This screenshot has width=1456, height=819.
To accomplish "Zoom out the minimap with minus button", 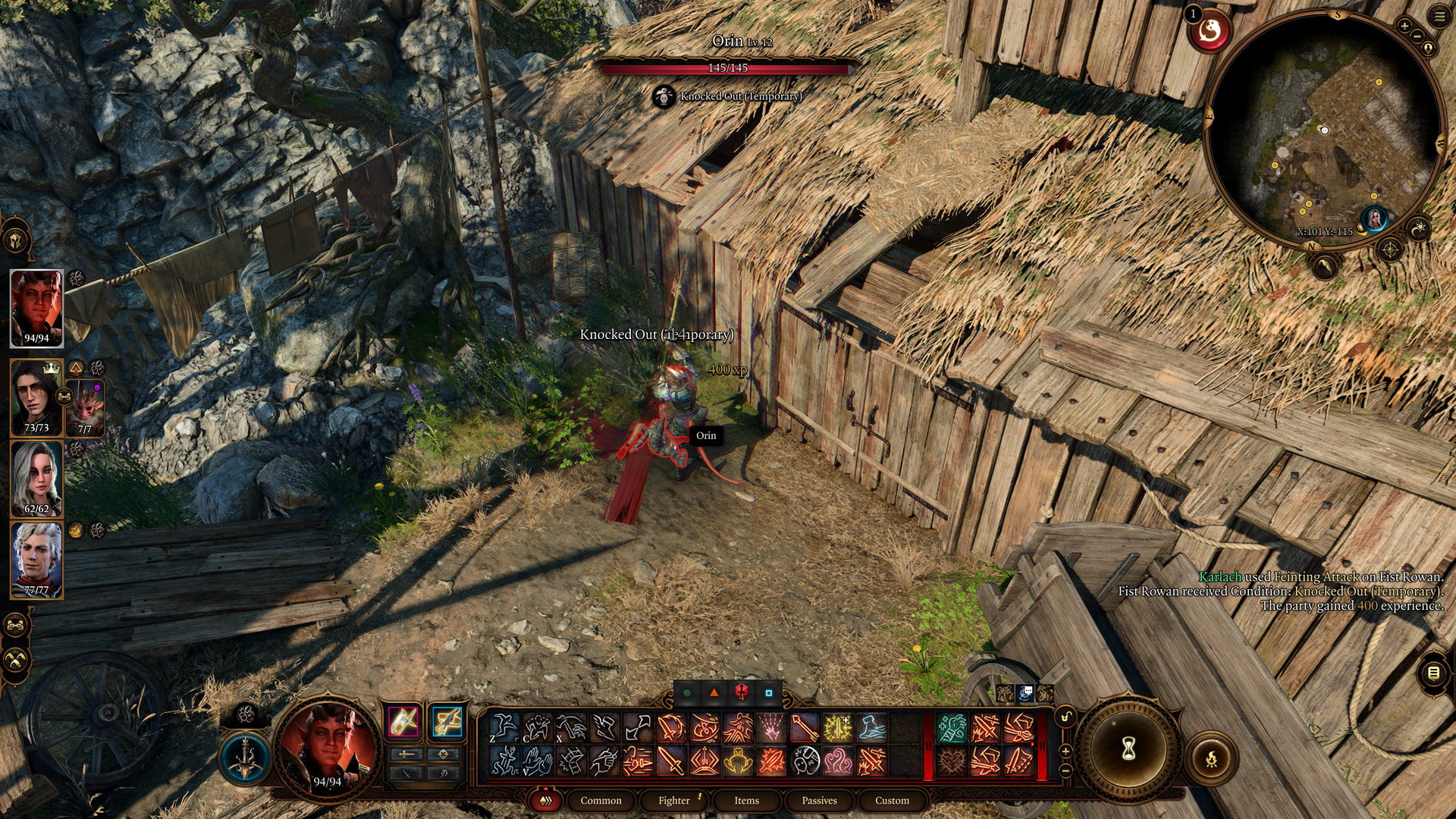I will pos(1416,36).
